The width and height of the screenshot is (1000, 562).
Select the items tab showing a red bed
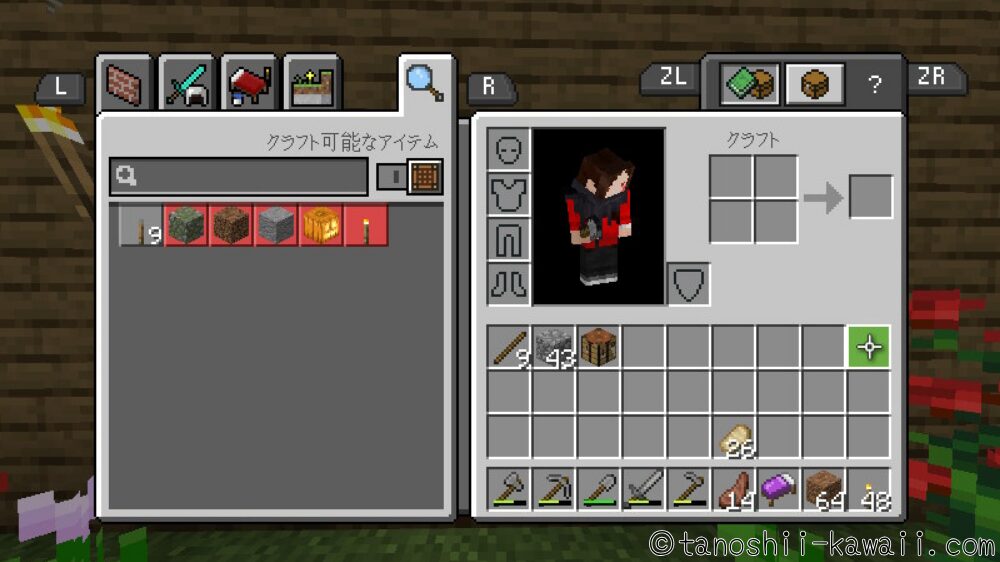click(248, 86)
